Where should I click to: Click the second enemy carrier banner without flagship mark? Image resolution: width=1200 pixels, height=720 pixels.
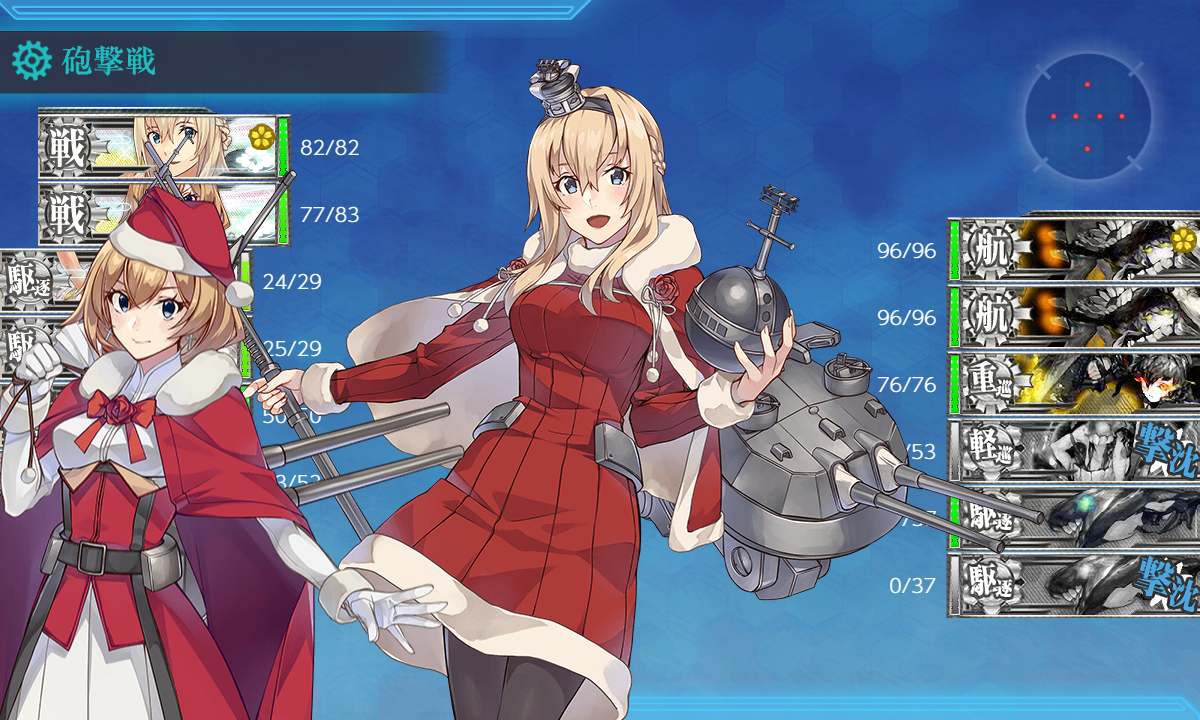1075,316
